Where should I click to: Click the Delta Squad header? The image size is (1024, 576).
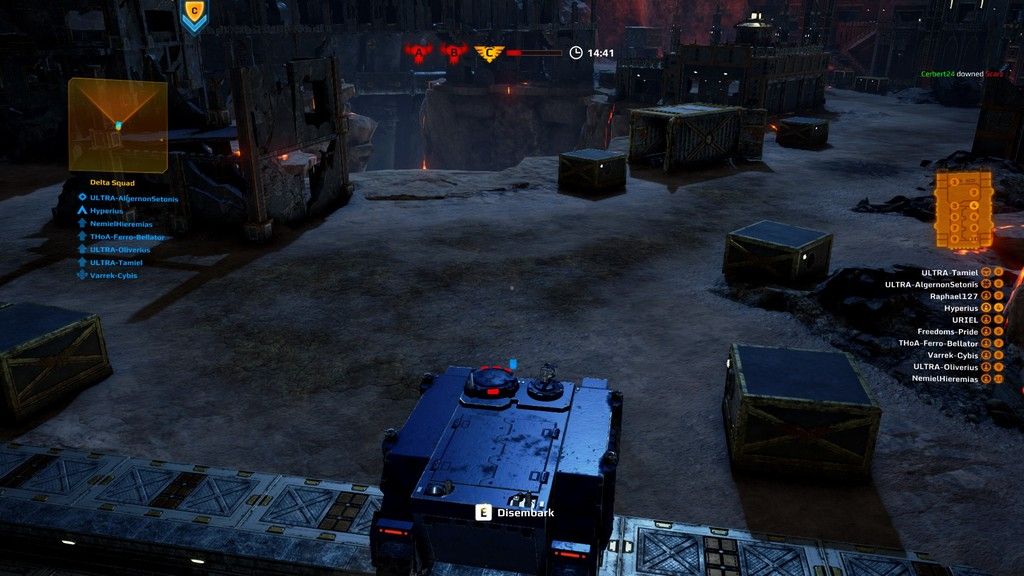pos(112,183)
